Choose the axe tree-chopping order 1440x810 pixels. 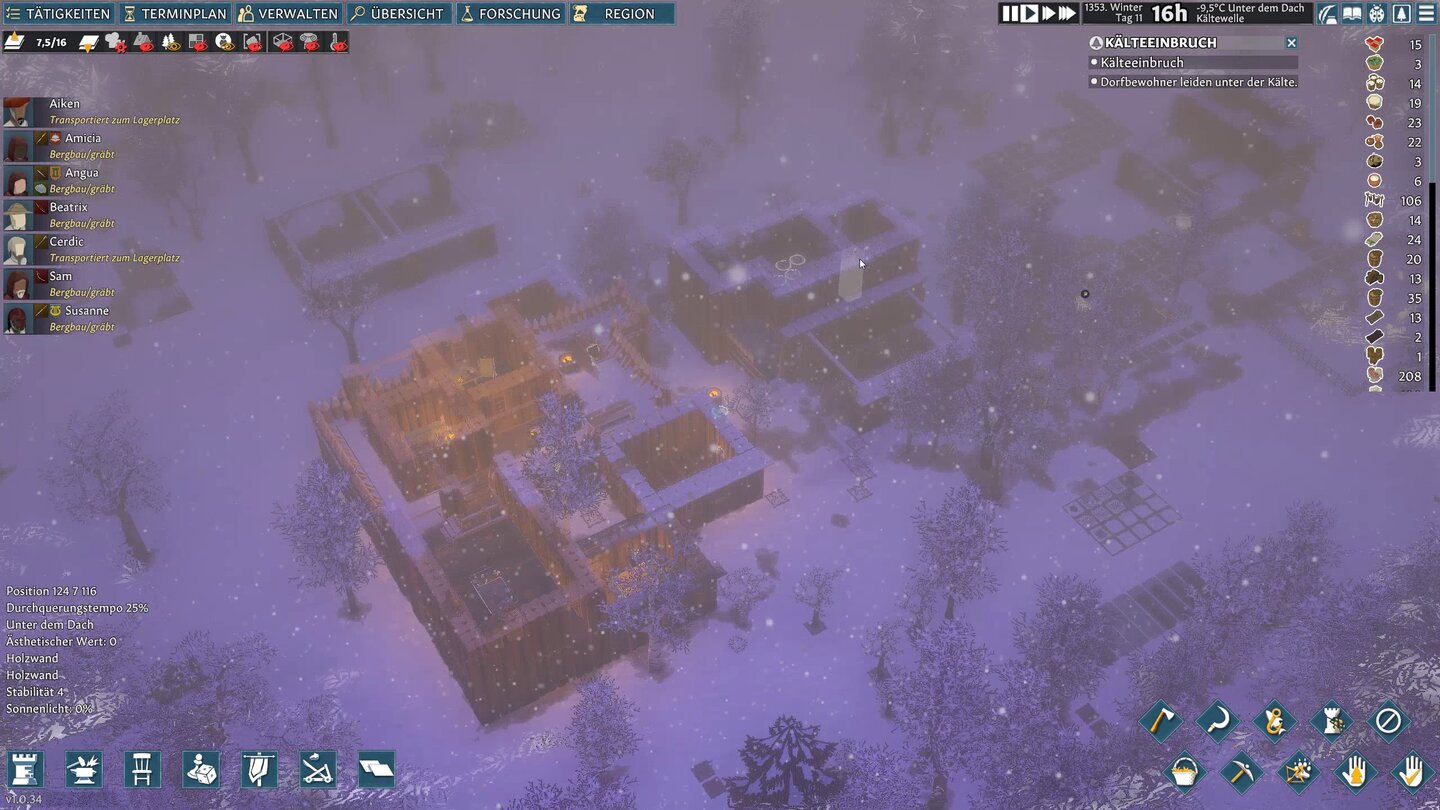pos(1160,720)
